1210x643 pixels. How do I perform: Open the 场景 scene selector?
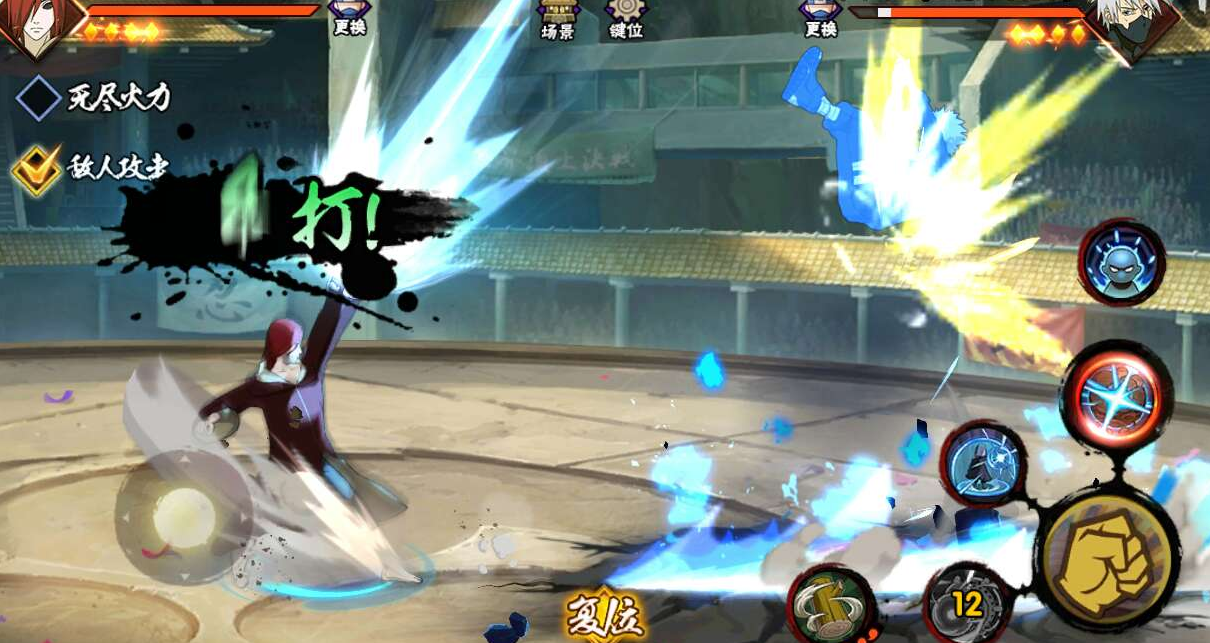[559, 19]
